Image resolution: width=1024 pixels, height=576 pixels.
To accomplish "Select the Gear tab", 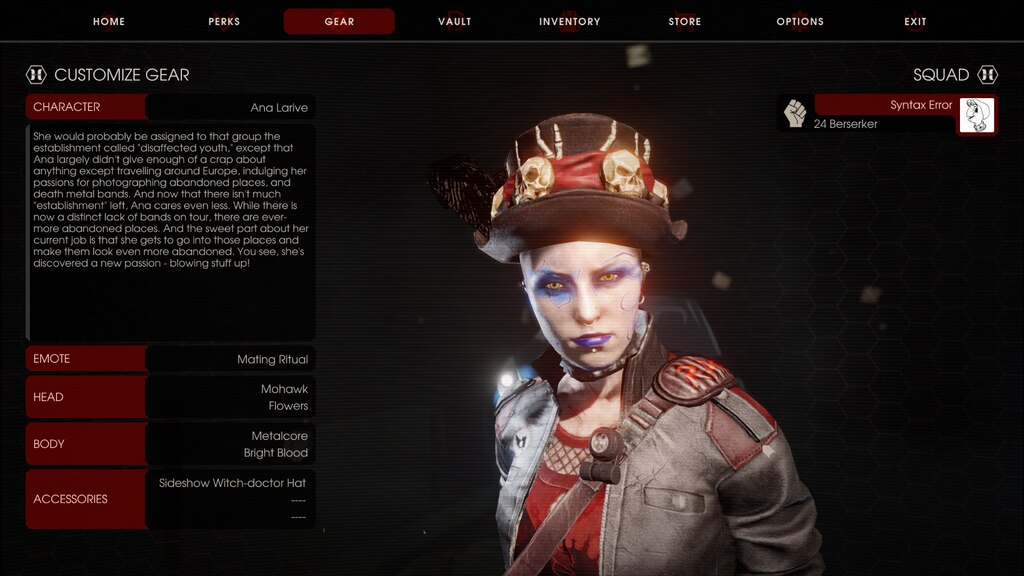I will click(339, 22).
